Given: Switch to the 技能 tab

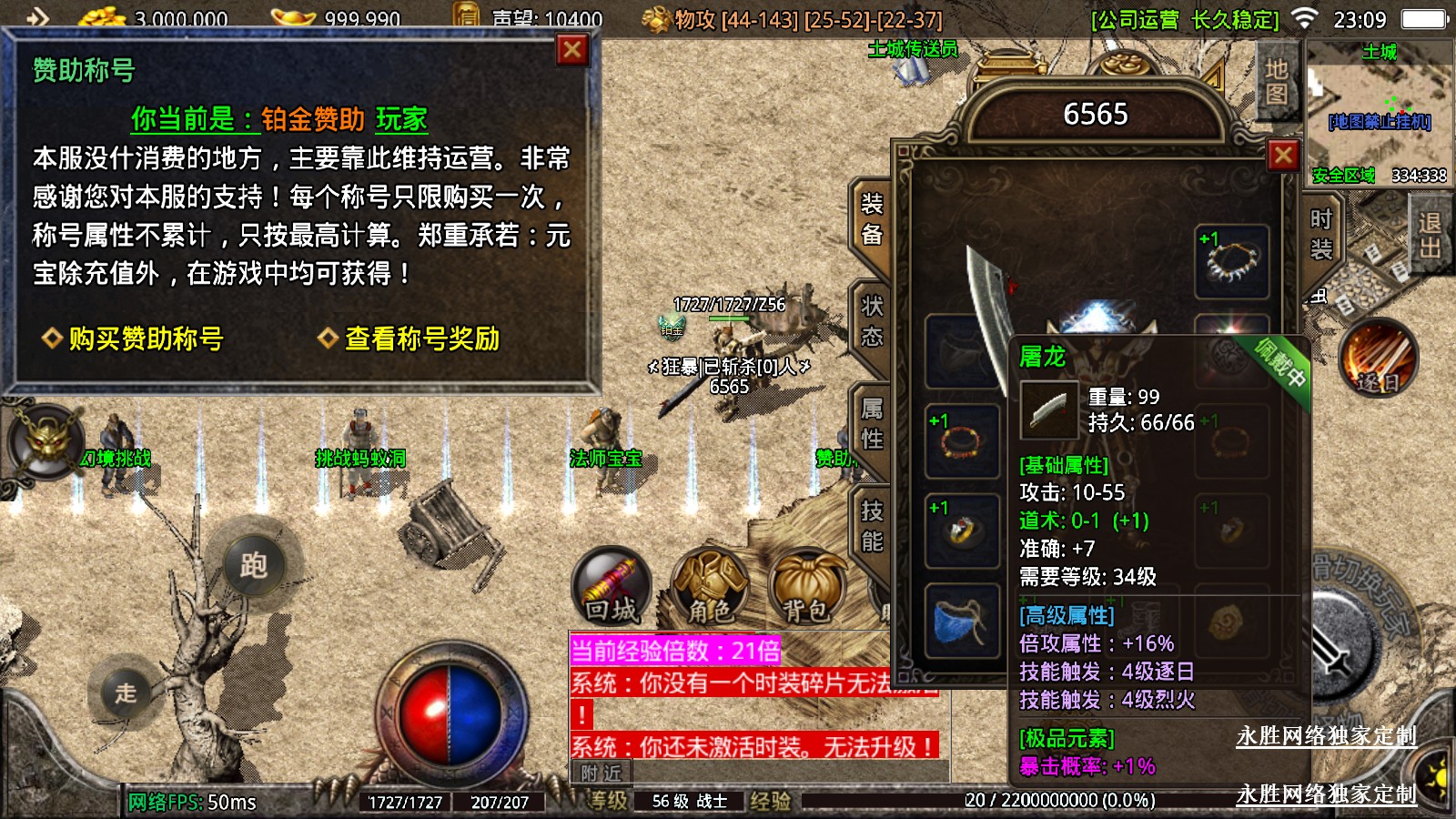Looking at the screenshot, I should 871,526.
